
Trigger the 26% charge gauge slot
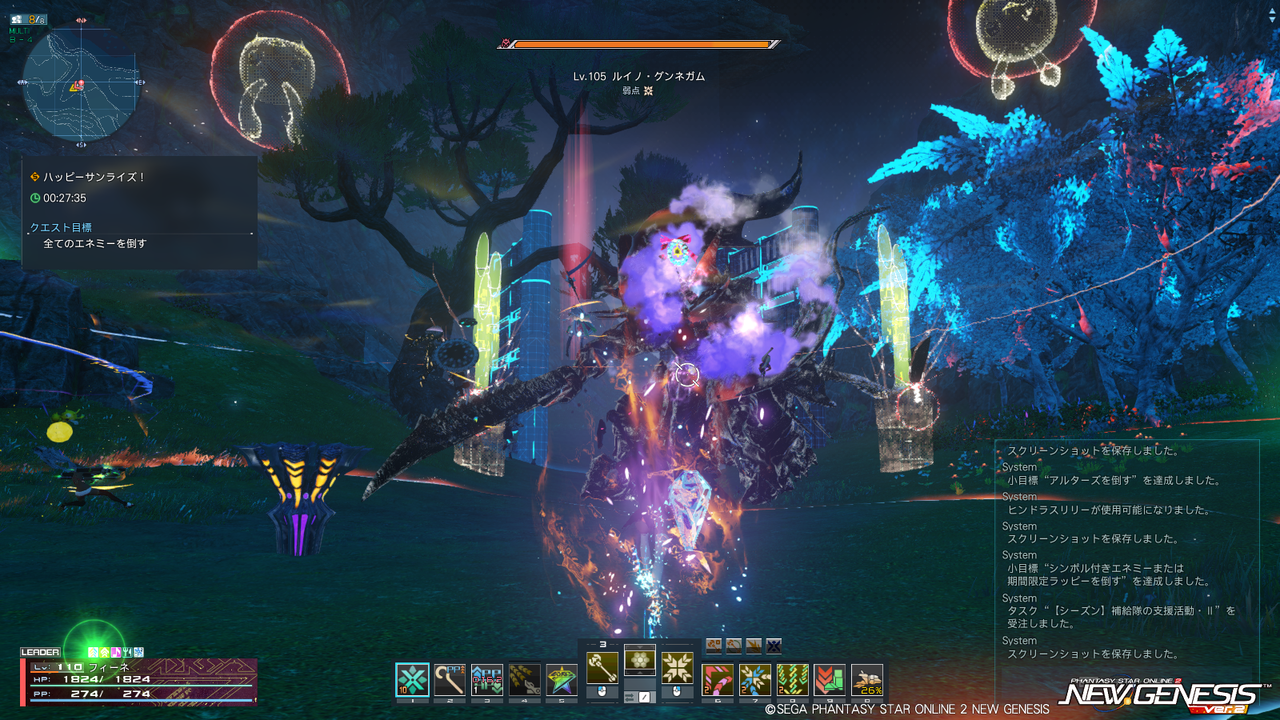[x=867, y=680]
